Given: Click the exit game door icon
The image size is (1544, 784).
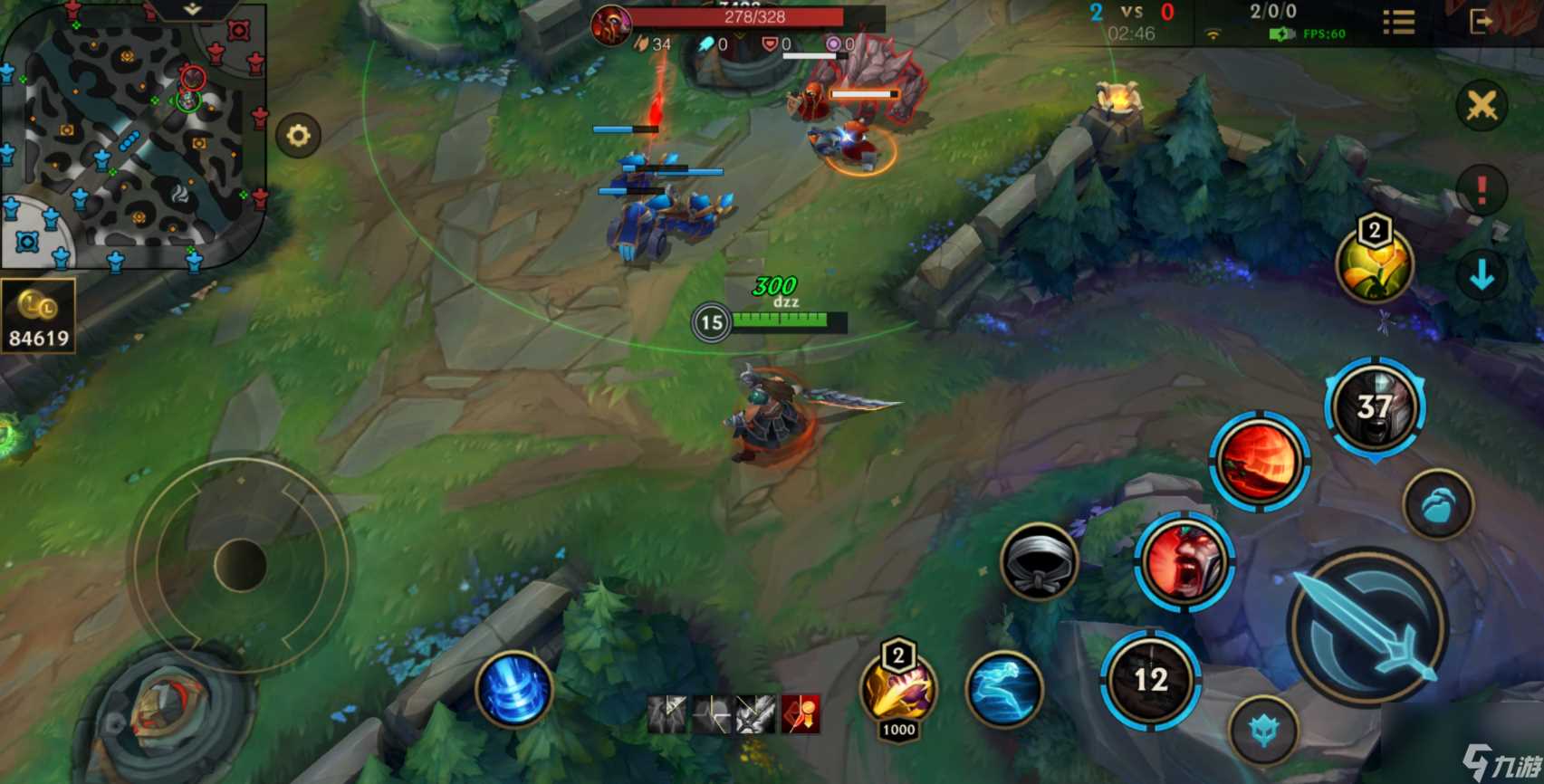Looking at the screenshot, I should (x=1482, y=22).
